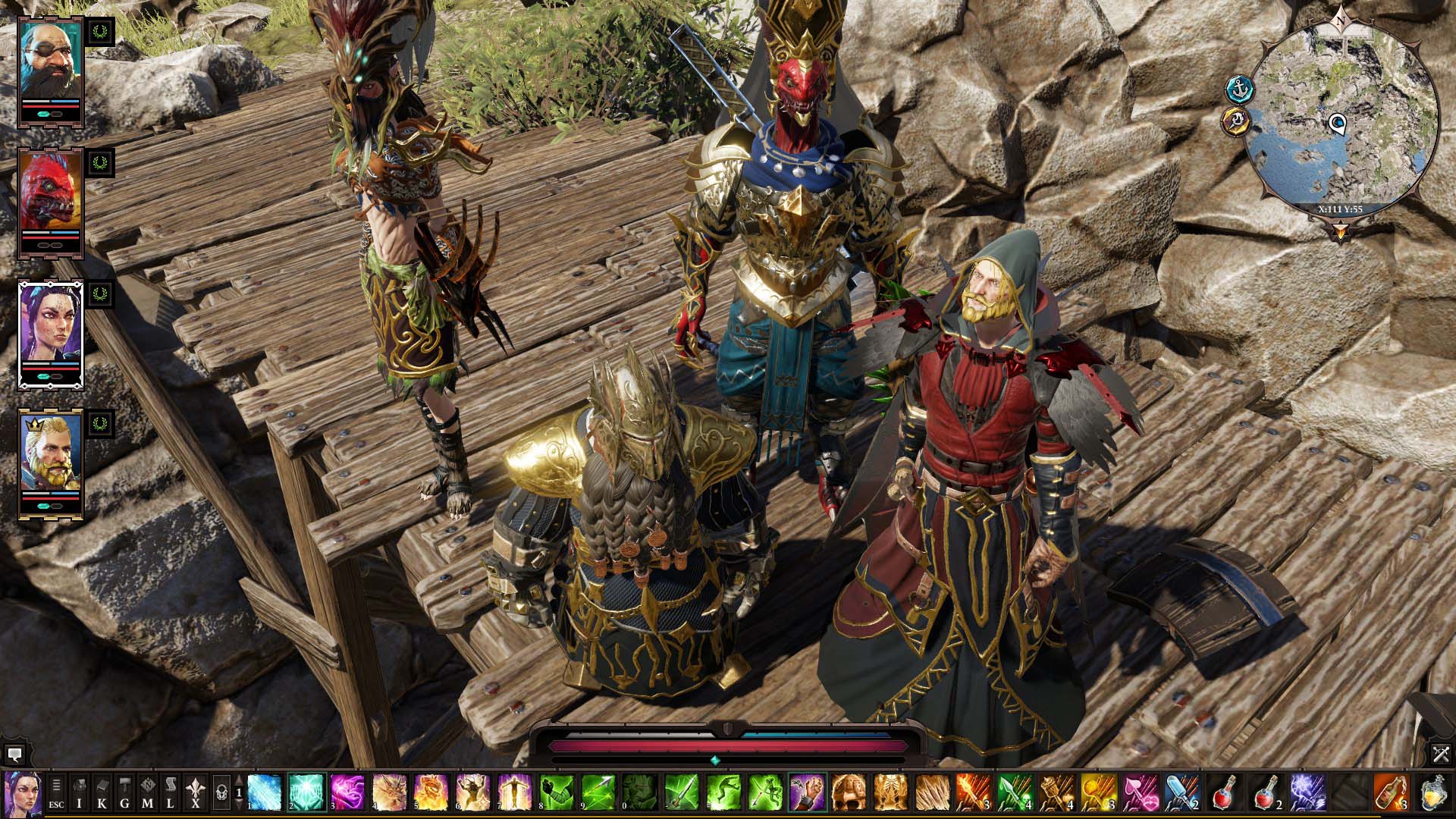The height and width of the screenshot is (819, 1456).
Task: Show the map with the M button
Action: coord(147,793)
